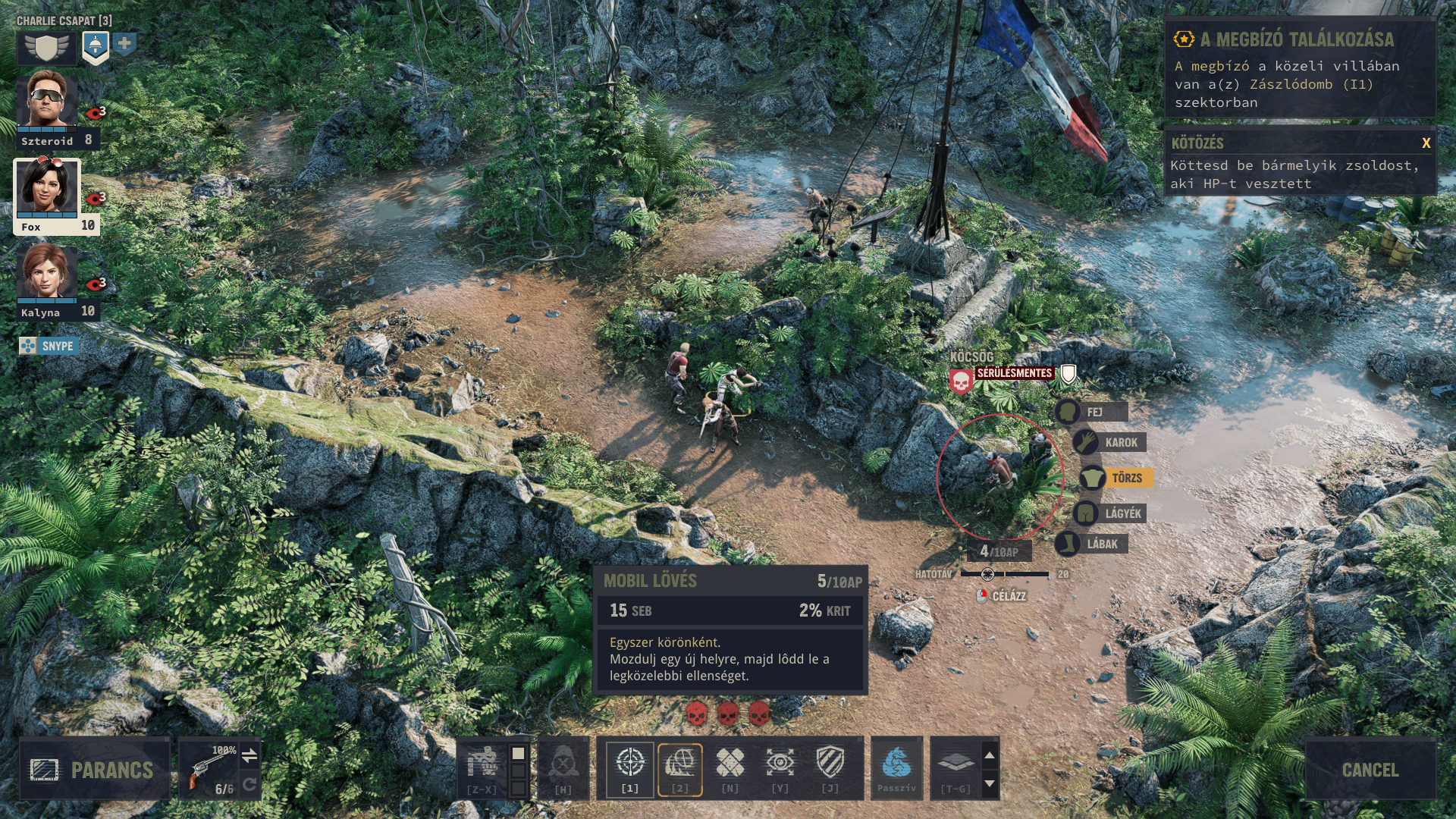Target the LÁBAK legs option
The image size is (1456, 819).
[x=1092, y=544]
